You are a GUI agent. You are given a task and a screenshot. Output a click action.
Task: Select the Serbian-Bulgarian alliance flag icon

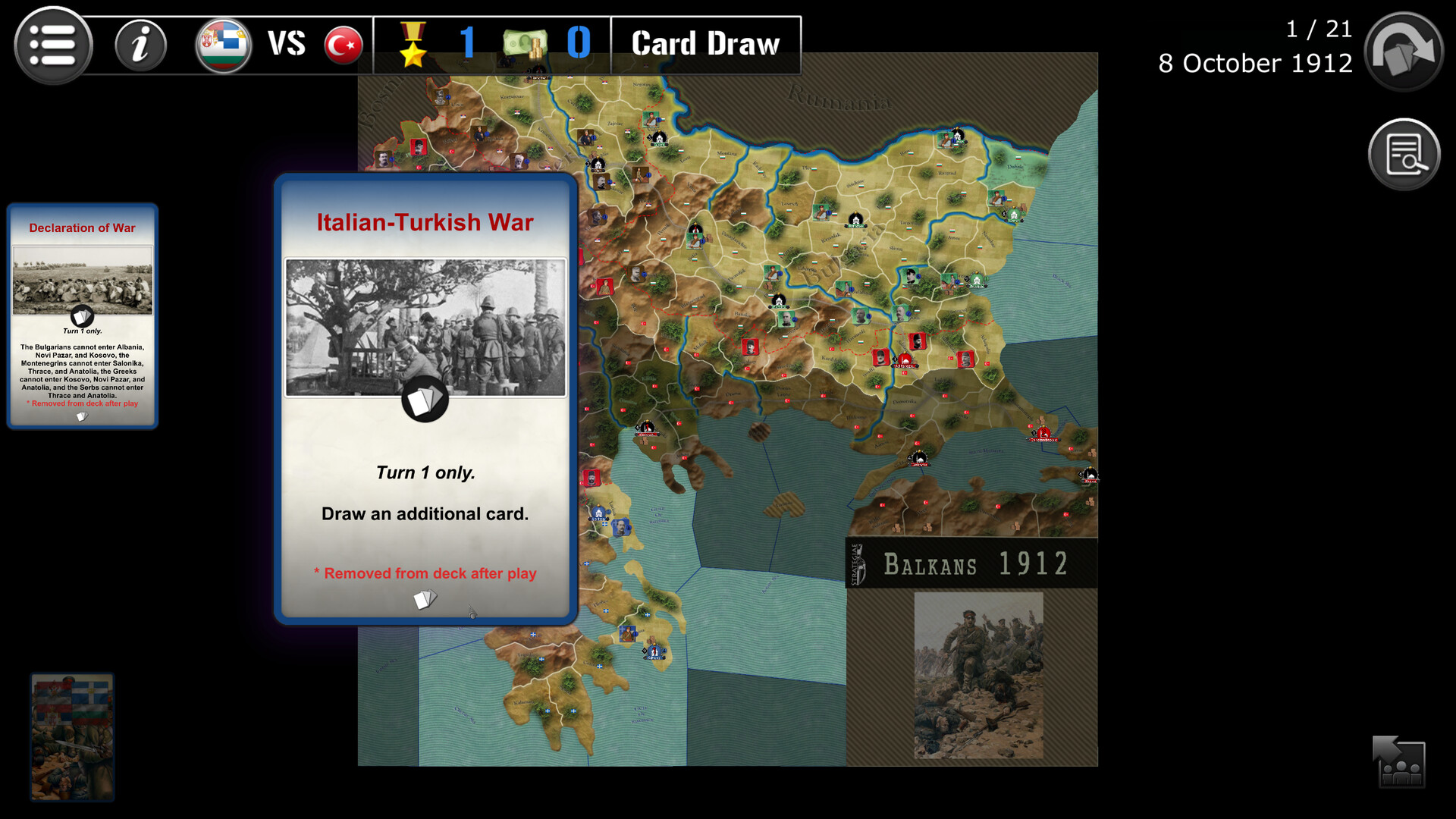tap(223, 44)
